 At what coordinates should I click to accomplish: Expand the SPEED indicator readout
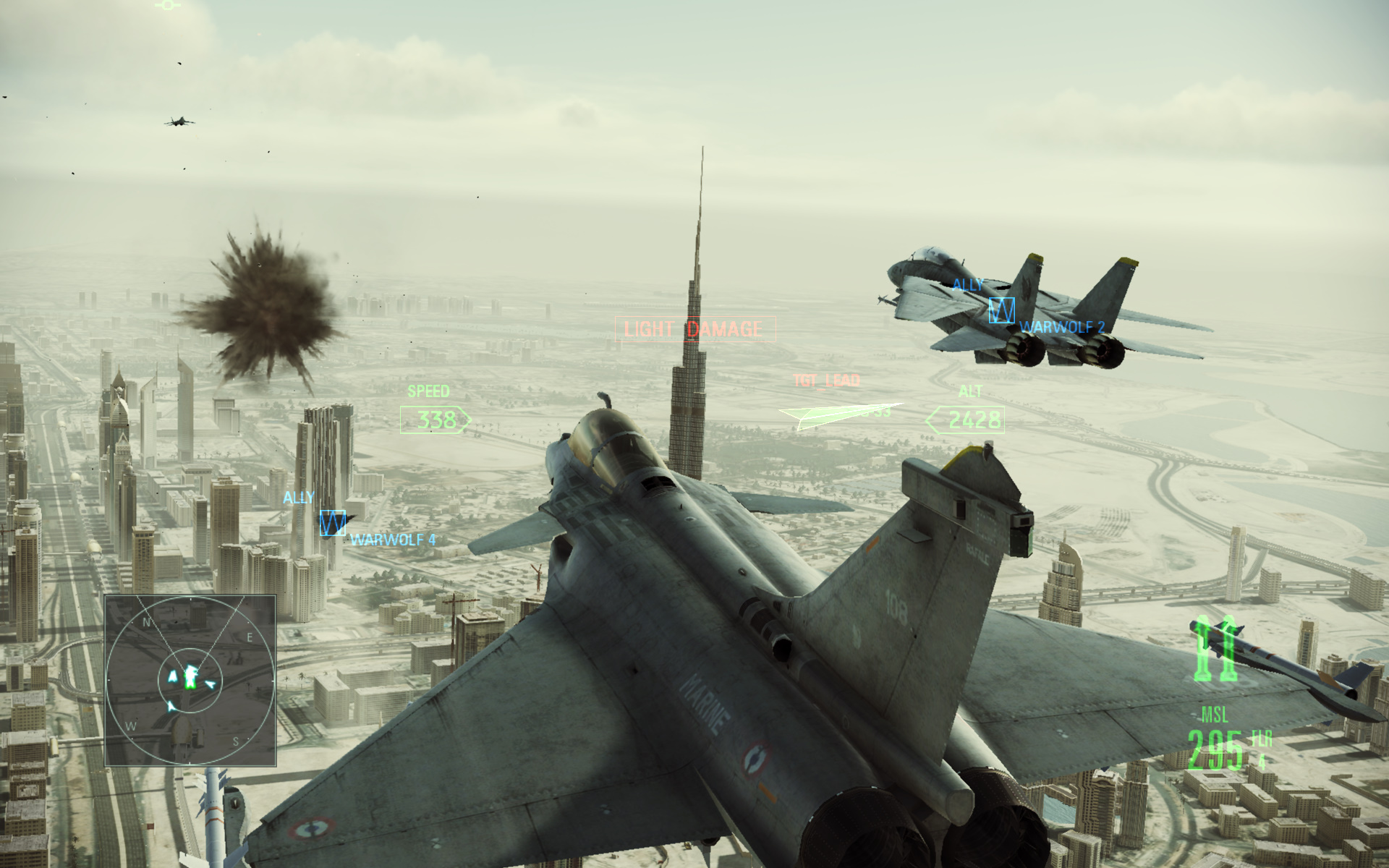428,391
